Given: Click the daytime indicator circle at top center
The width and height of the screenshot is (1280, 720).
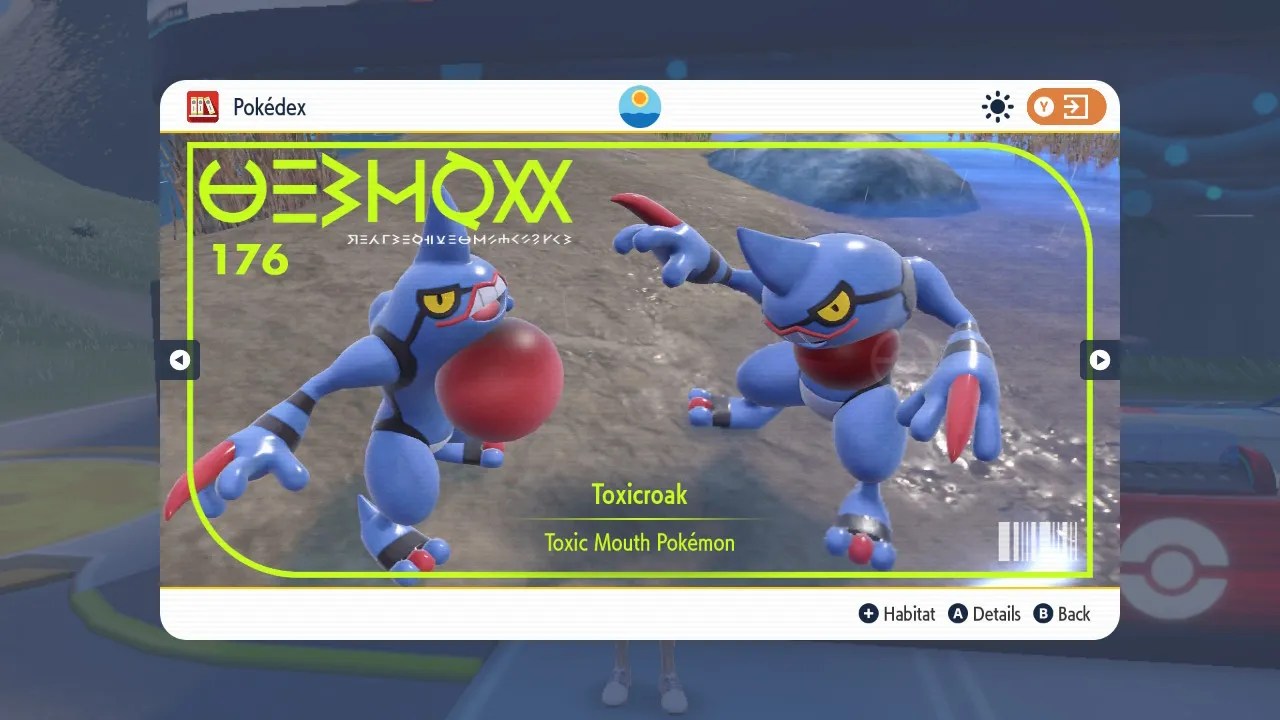Looking at the screenshot, I should pos(639,106).
